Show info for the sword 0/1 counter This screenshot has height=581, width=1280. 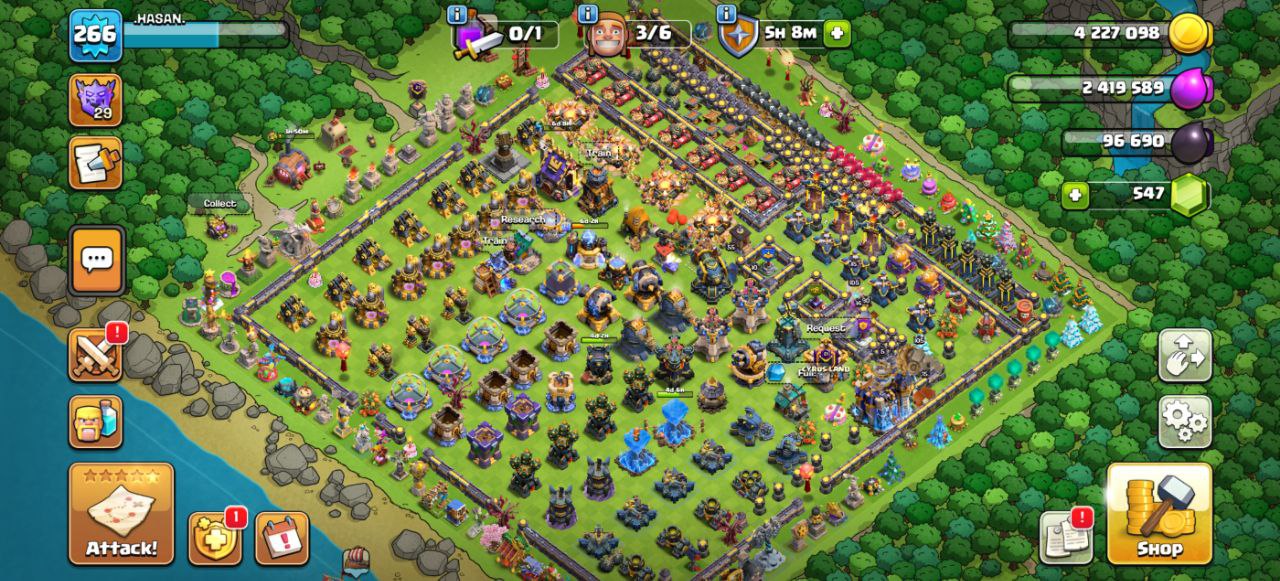tap(458, 14)
